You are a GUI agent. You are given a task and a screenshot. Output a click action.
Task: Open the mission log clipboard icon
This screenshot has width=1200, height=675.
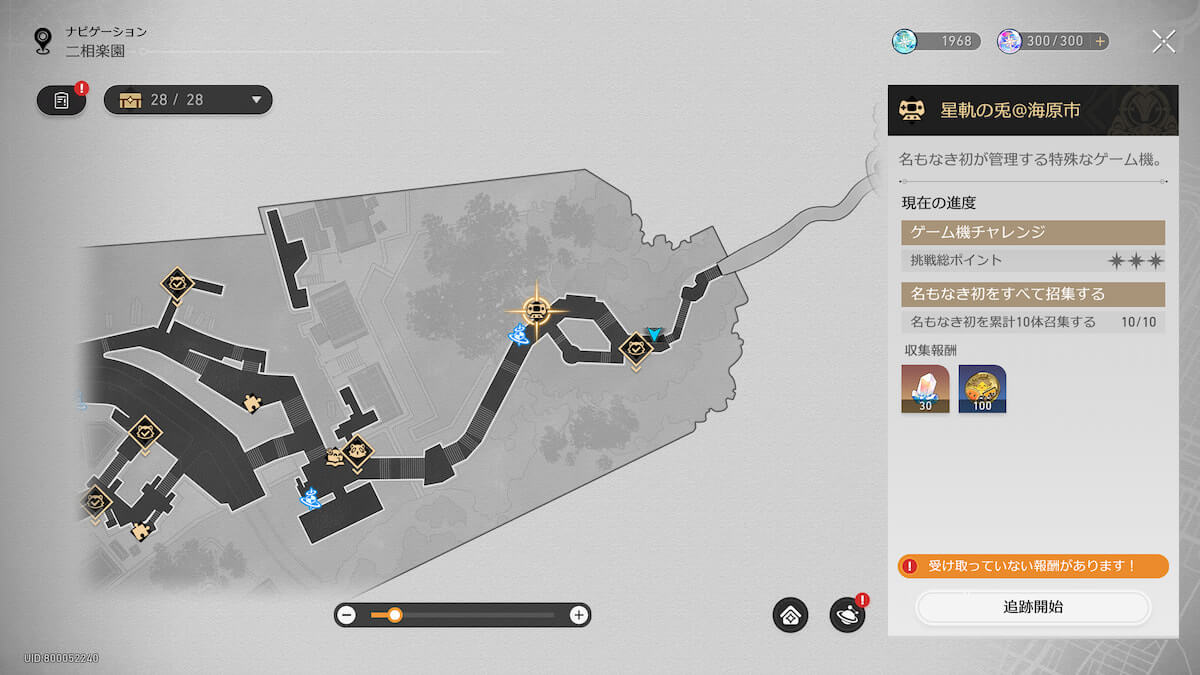pyautogui.click(x=62, y=101)
